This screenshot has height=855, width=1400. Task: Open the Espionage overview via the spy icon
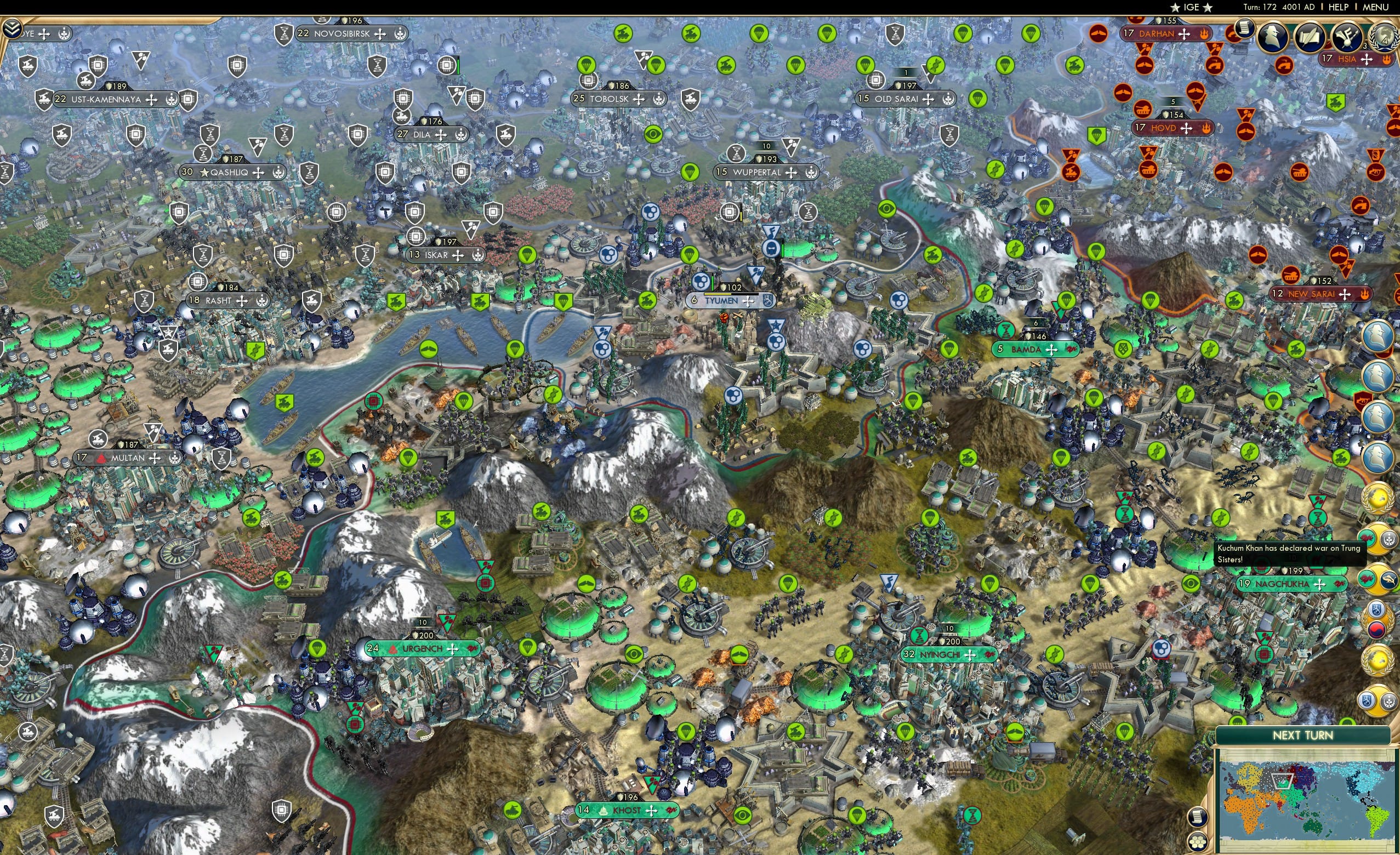pyautogui.click(x=1273, y=36)
